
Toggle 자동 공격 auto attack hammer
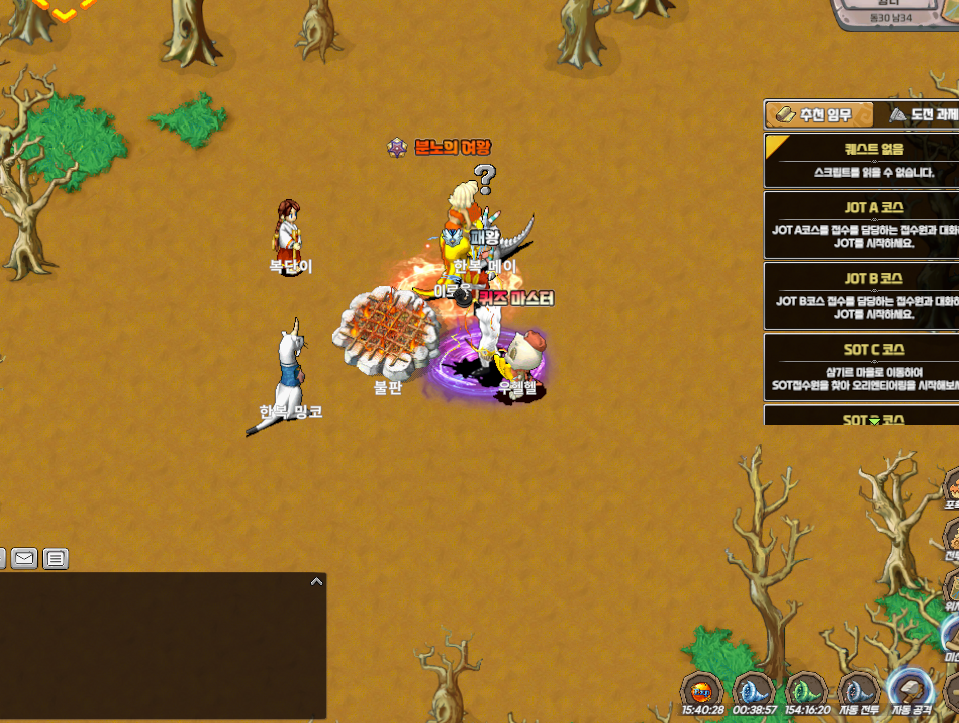[910, 690]
